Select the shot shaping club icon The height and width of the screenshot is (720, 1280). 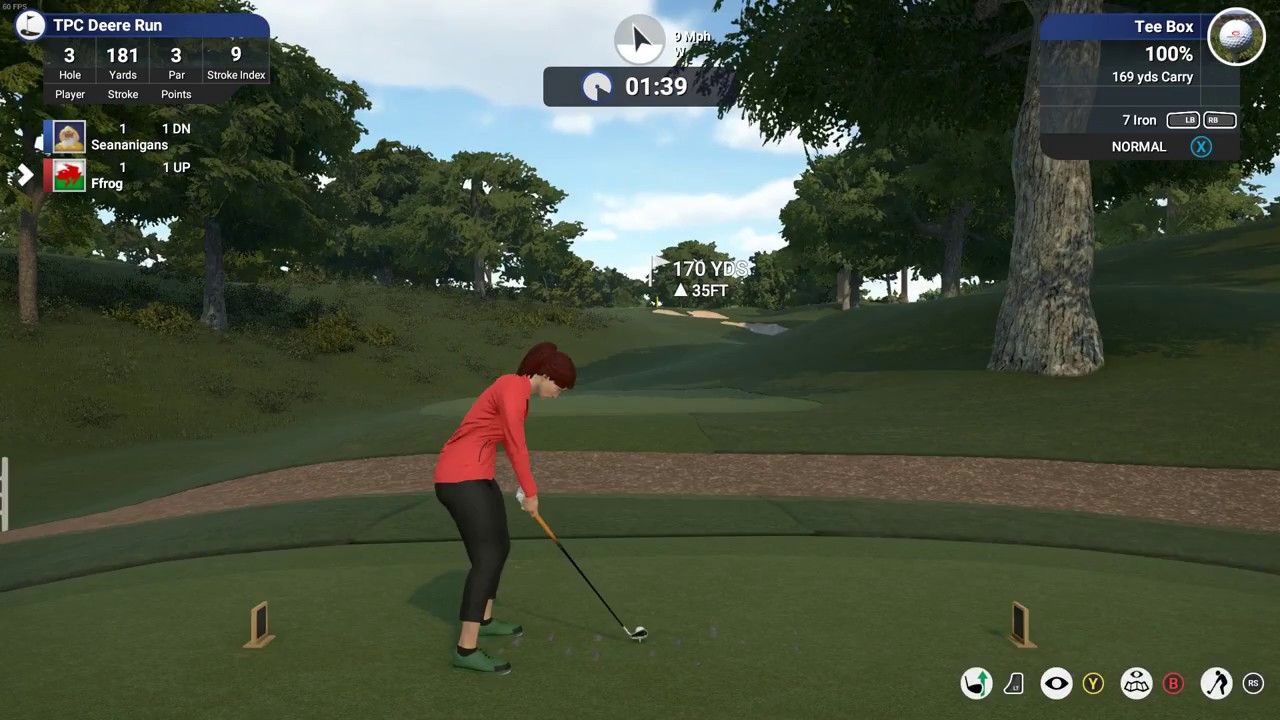(977, 683)
